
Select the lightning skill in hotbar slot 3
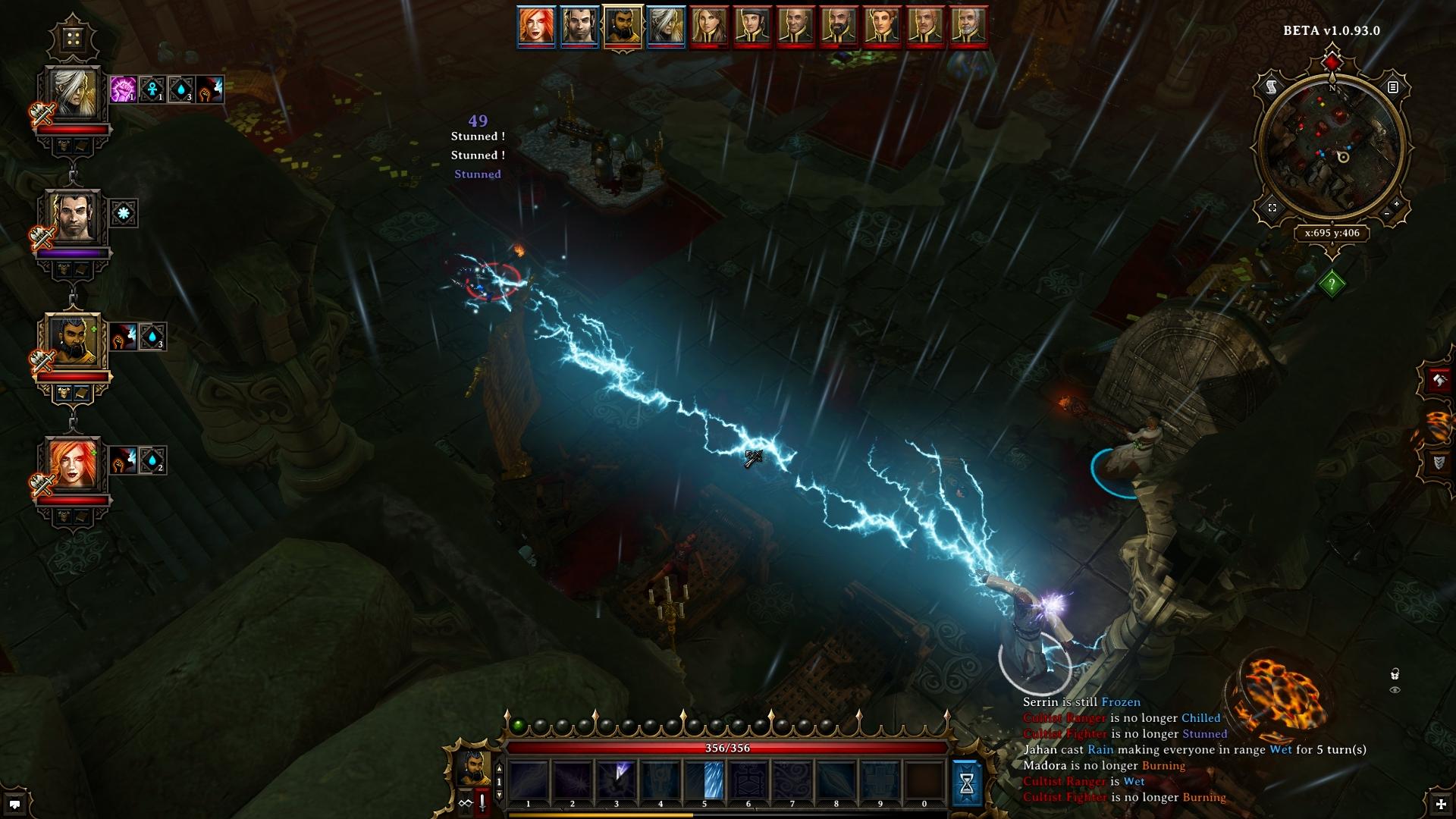(x=616, y=780)
